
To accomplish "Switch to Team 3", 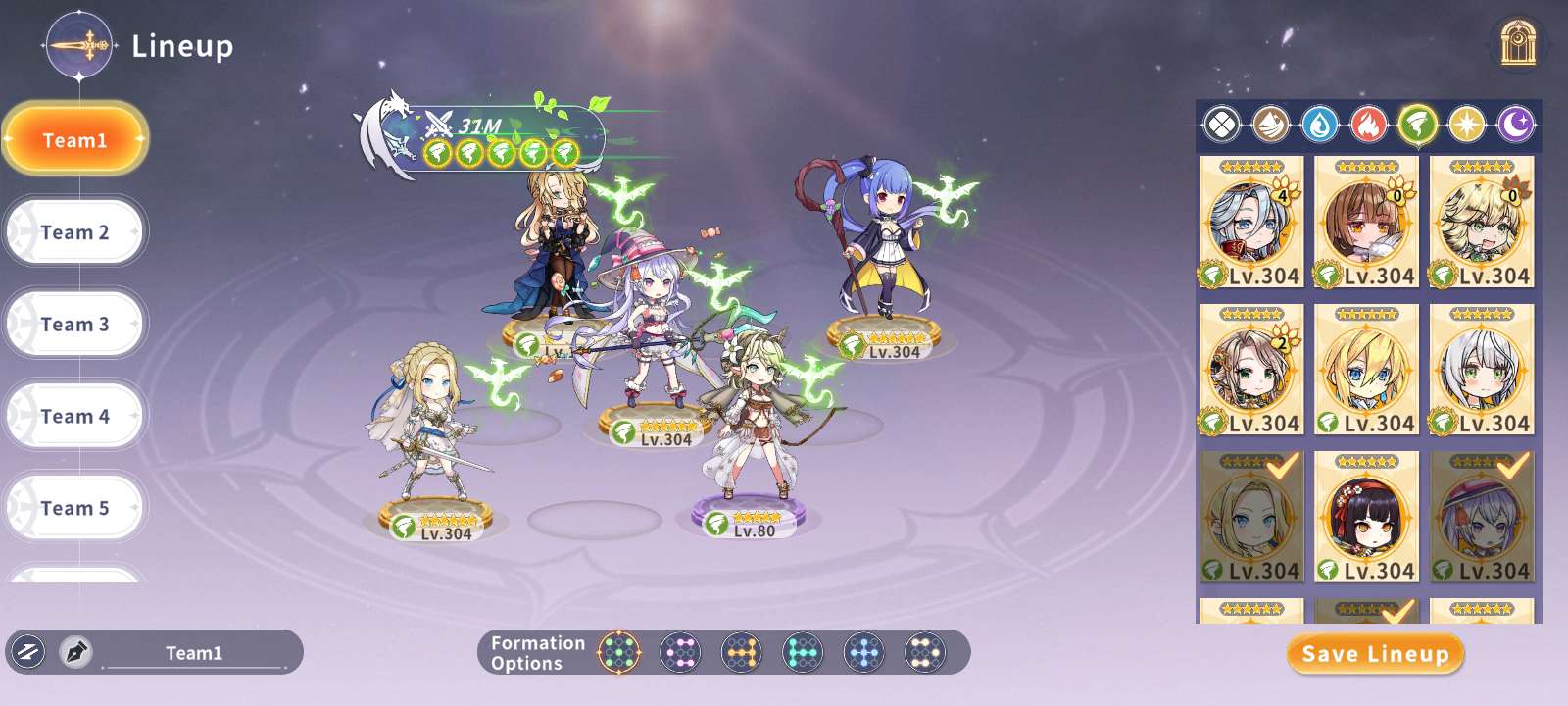I will pyautogui.click(x=75, y=325).
